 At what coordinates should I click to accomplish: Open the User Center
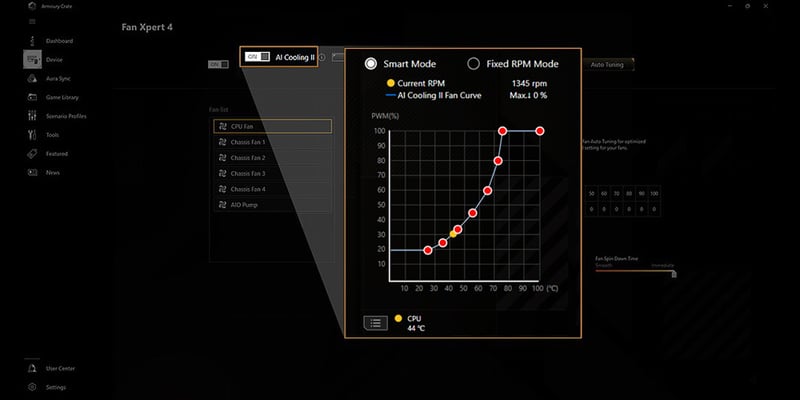click(59, 369)
